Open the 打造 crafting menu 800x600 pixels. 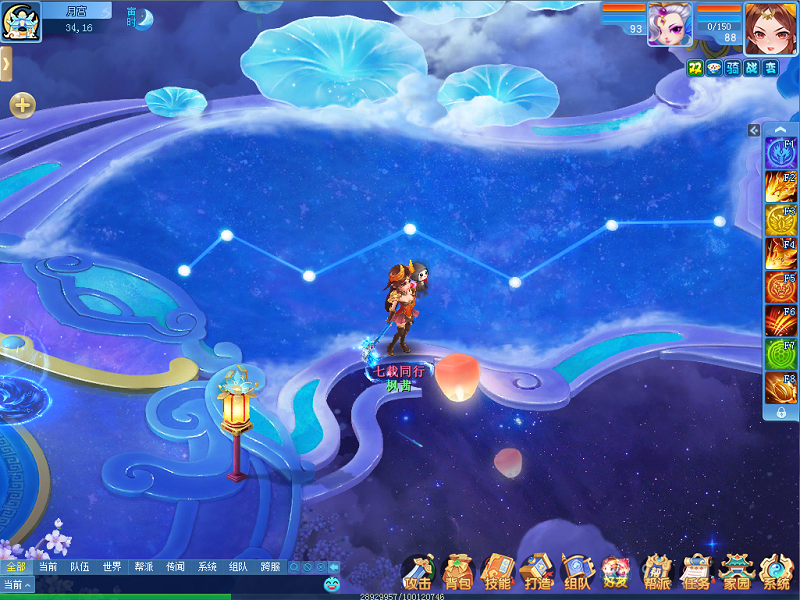(x=537, y=573)
